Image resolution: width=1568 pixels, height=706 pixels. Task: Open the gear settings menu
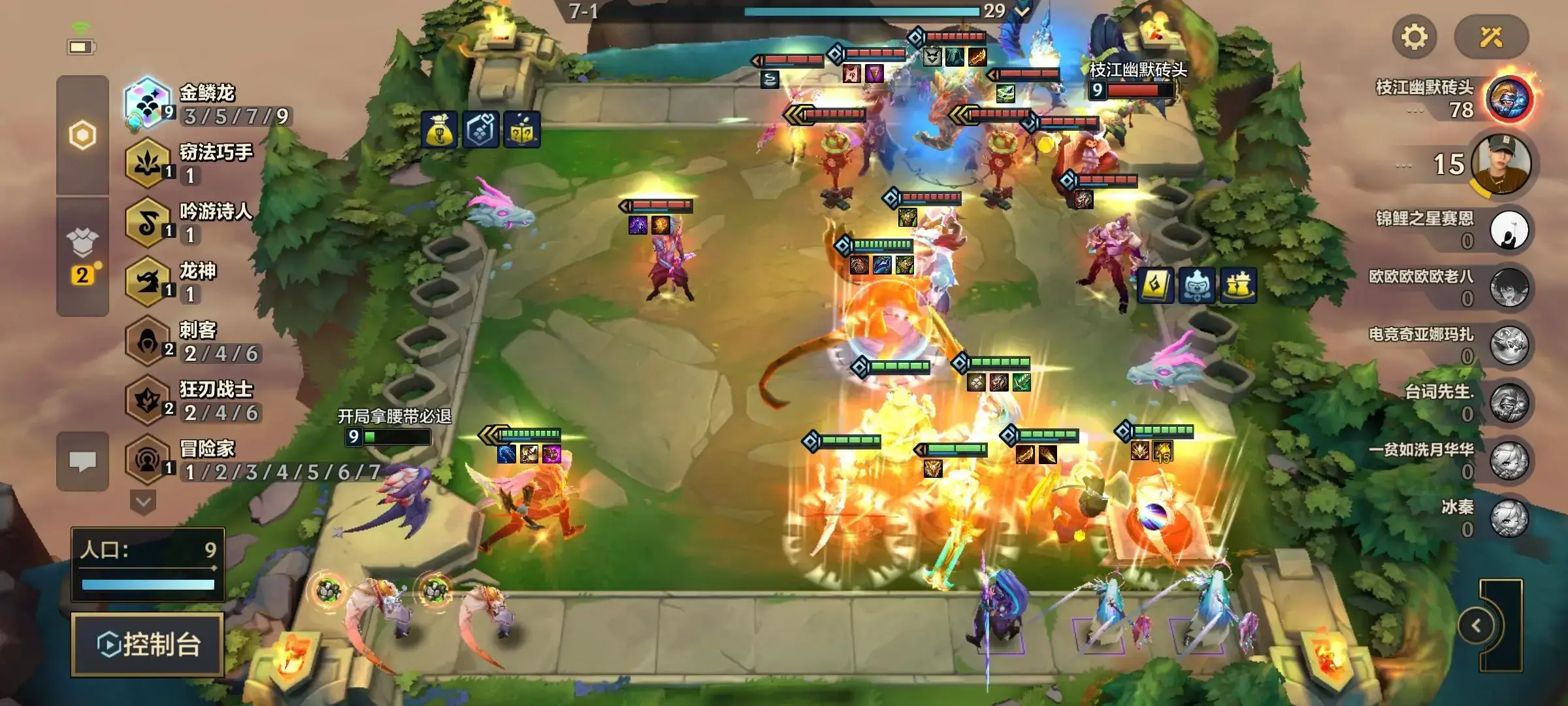(1414, 37)
